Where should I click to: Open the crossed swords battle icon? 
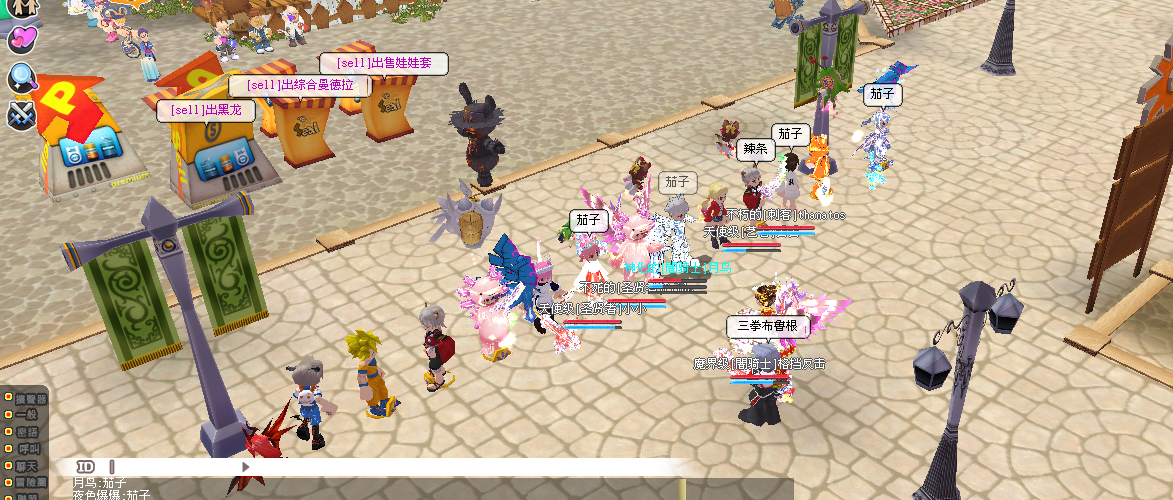point(21,114)
